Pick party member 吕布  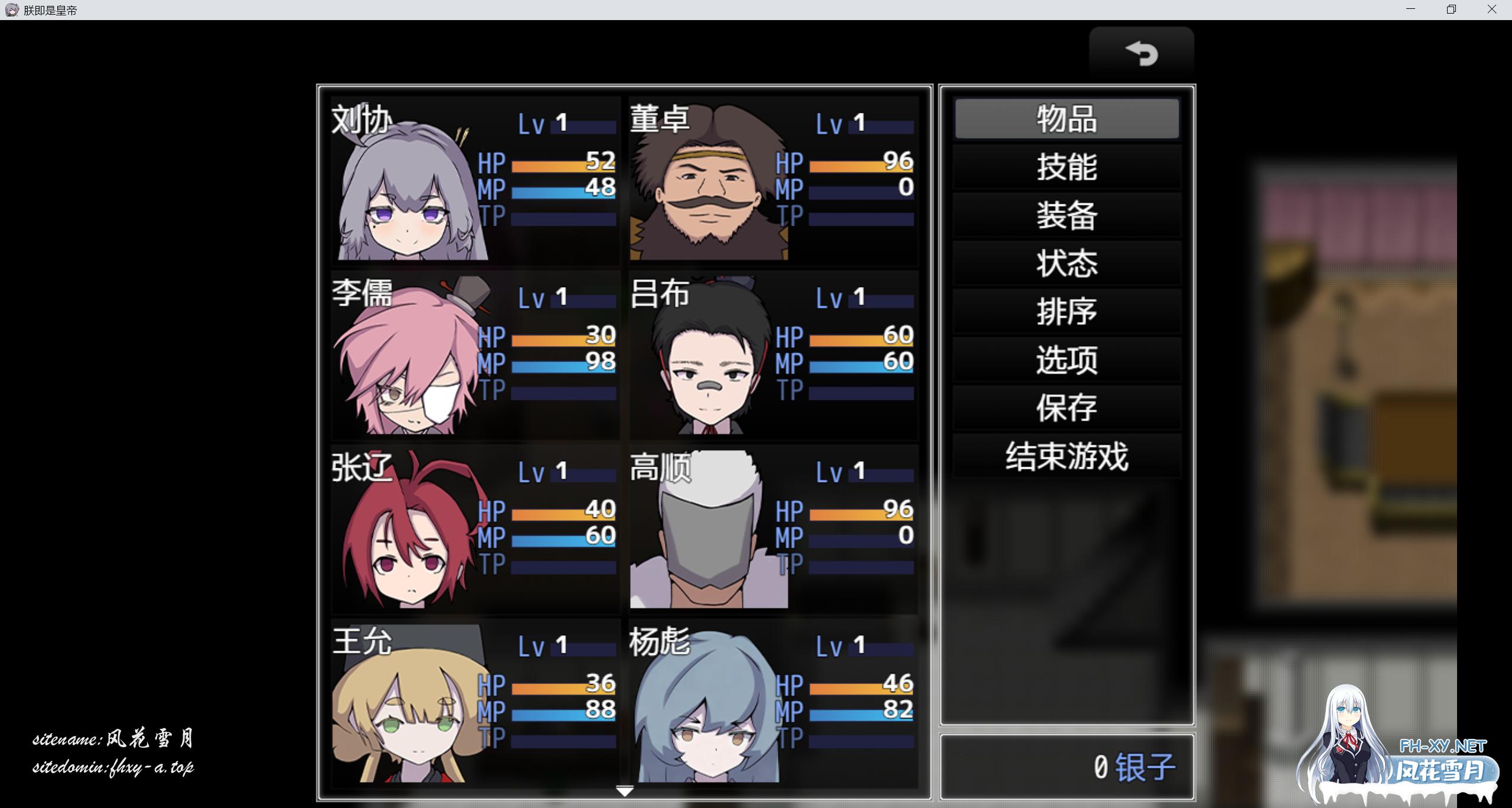[773, 354]
